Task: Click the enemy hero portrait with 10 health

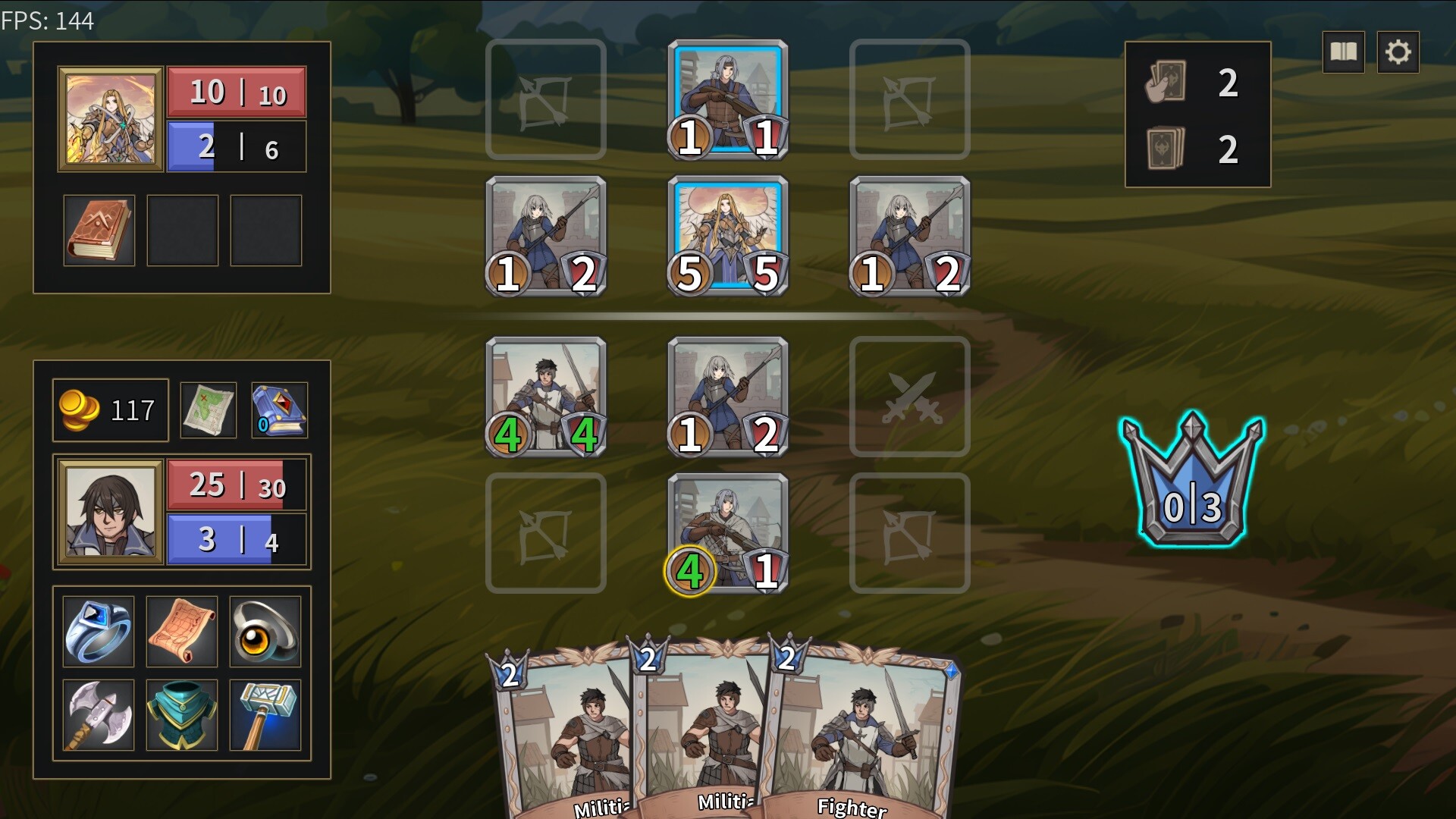Action: [x=110, y=118]
